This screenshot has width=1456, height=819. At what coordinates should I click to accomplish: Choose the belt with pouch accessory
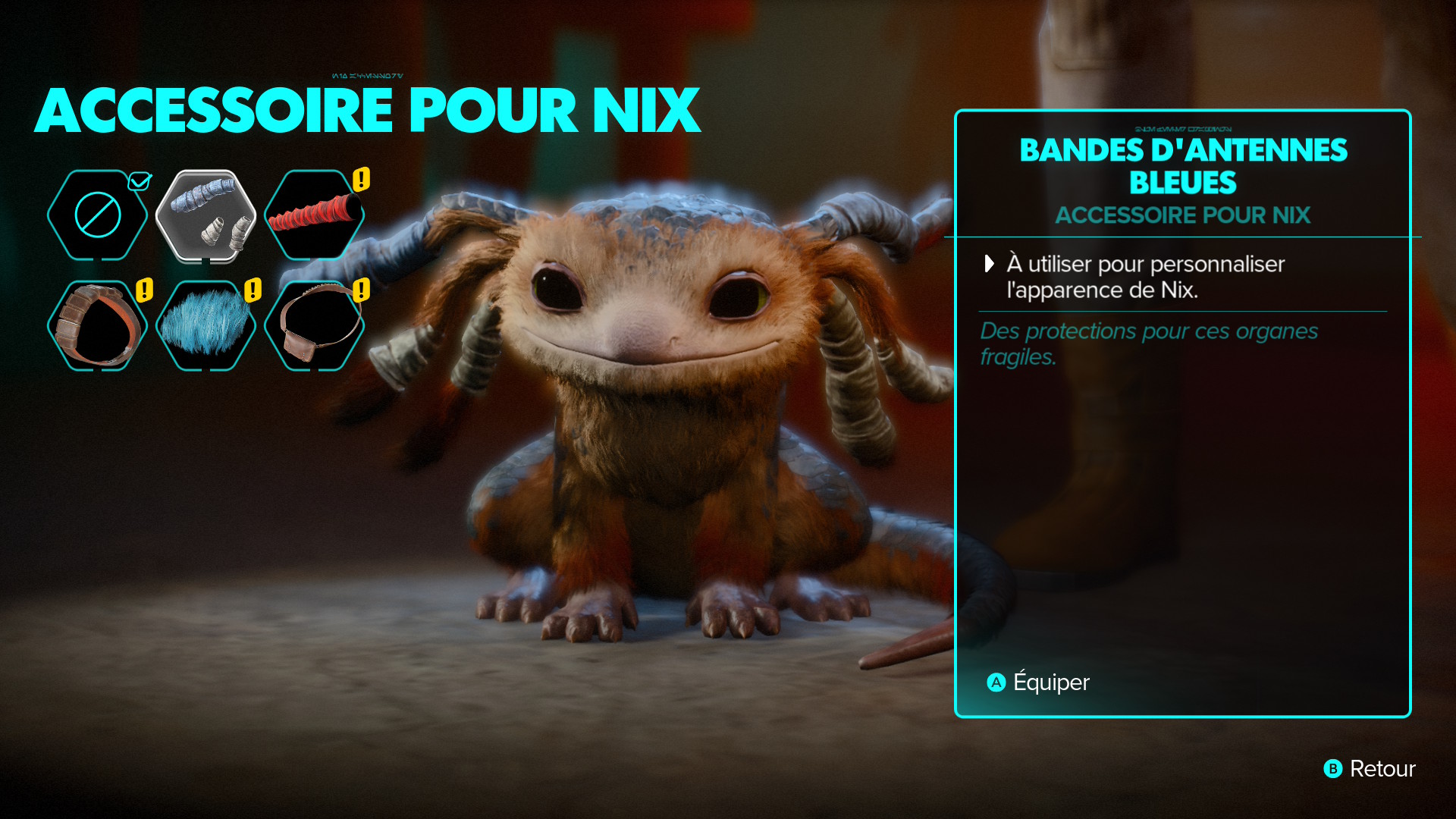(x=315, y=326)
